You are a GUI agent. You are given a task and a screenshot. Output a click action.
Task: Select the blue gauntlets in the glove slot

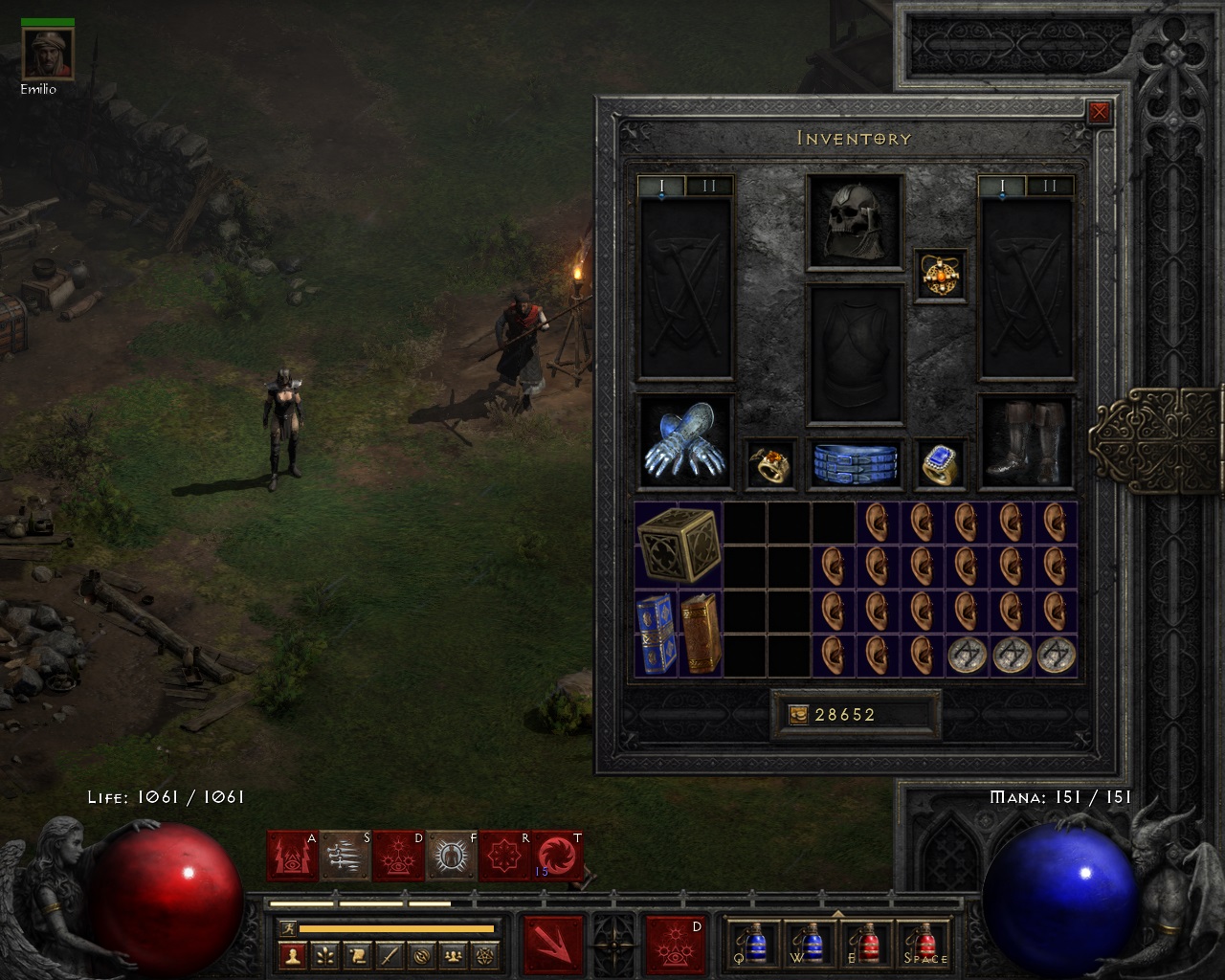coord(684,442)
